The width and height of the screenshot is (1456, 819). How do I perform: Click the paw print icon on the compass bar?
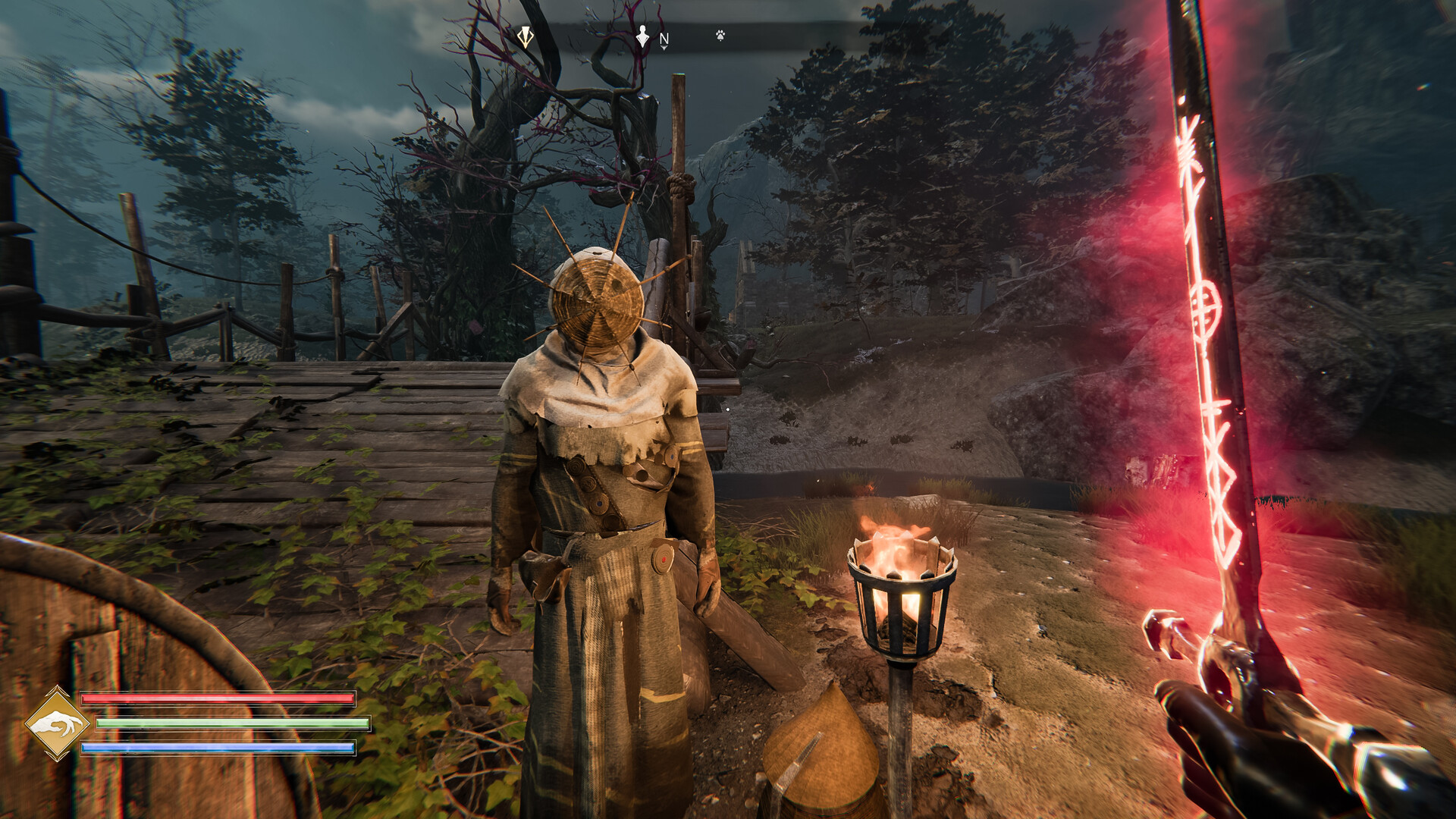(x=720, y=35)
